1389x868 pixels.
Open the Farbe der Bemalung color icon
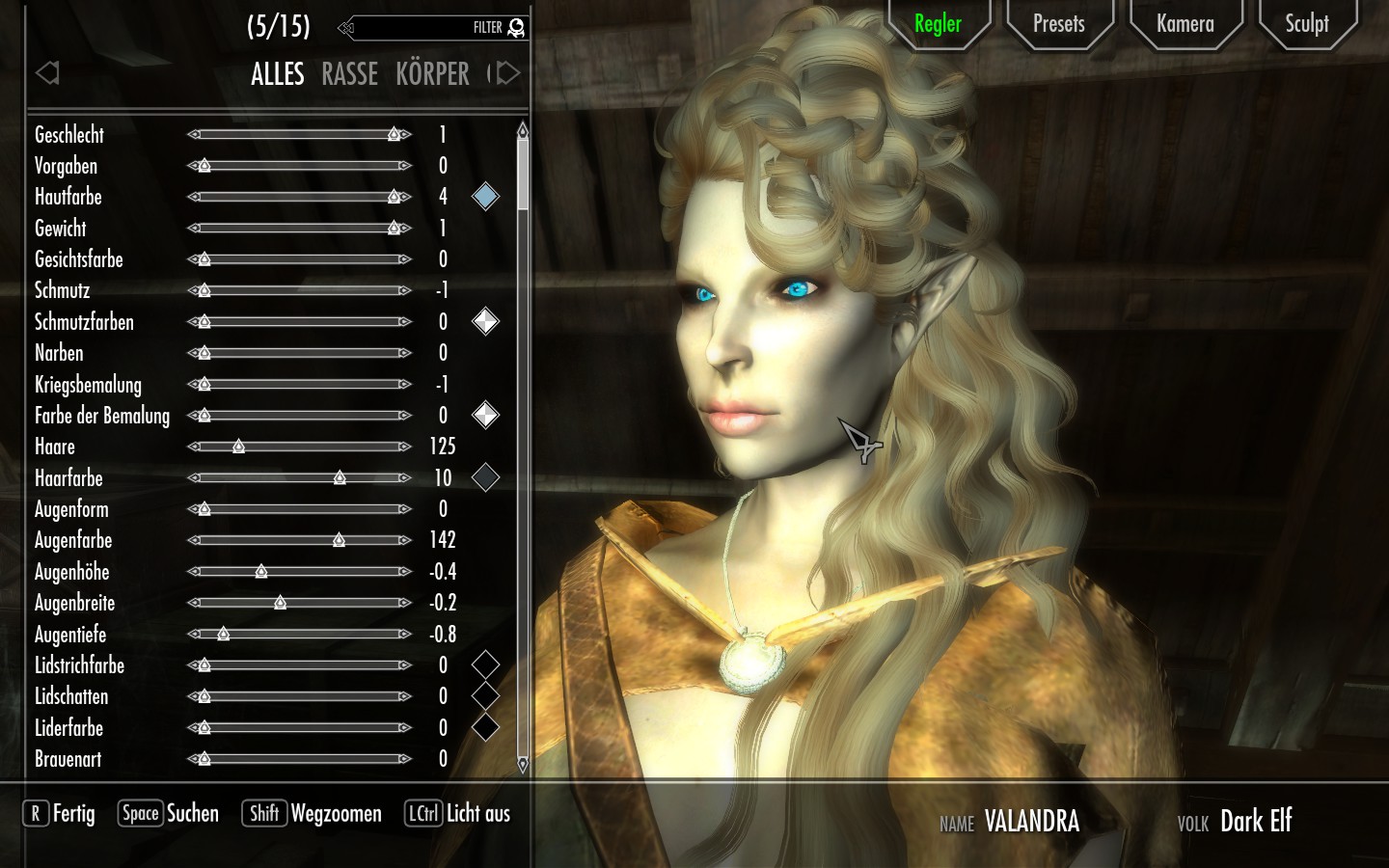[485, 416]
